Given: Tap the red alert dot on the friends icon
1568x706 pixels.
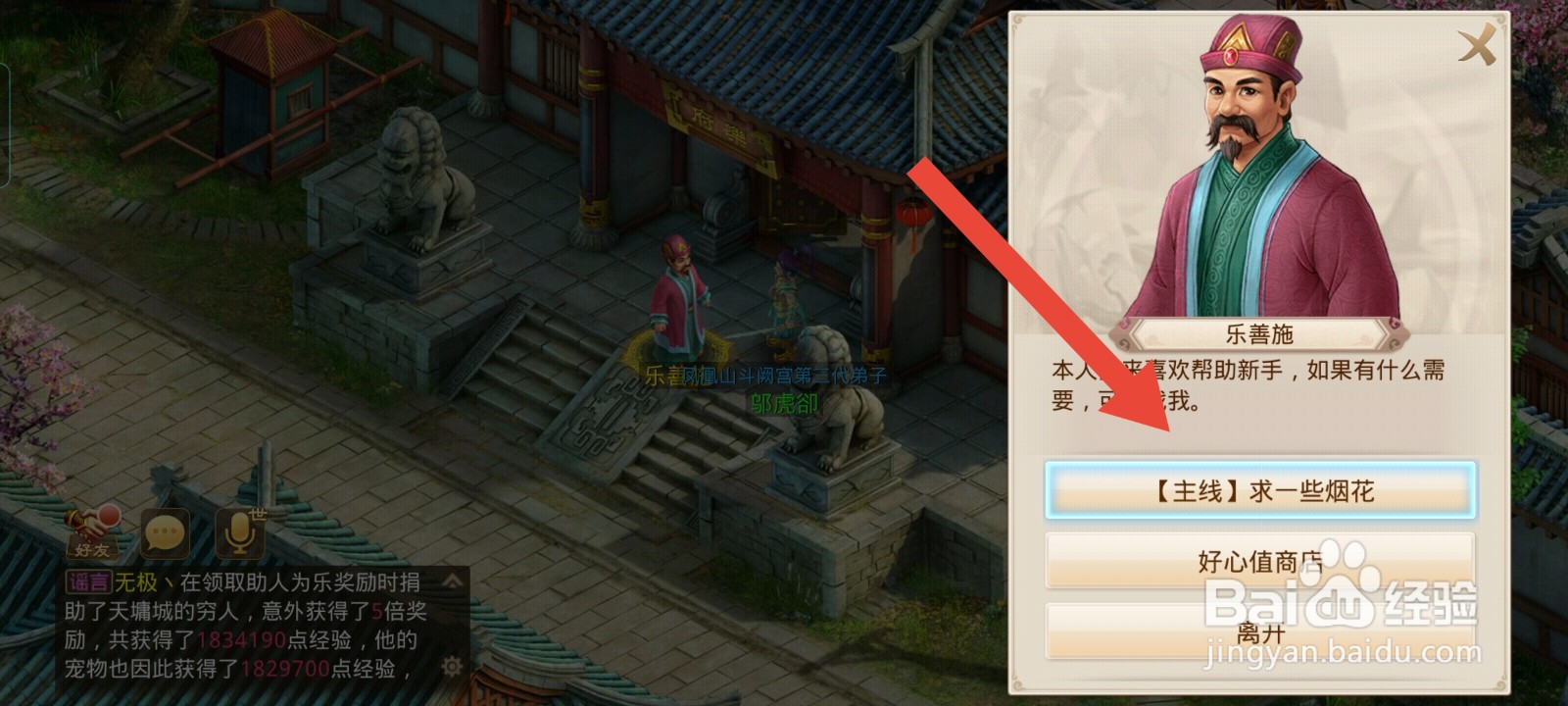Looking at the screenshot, I should [111, 517].
